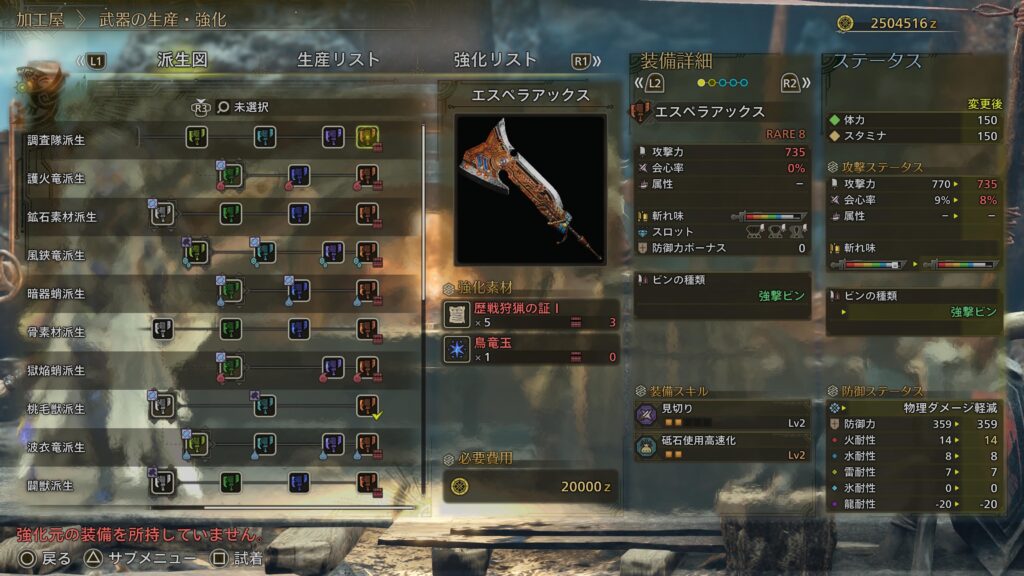Viewport: 1024px width, 576px height.
Task: Select the 強化リスト tab
Action: coord(495,60)
